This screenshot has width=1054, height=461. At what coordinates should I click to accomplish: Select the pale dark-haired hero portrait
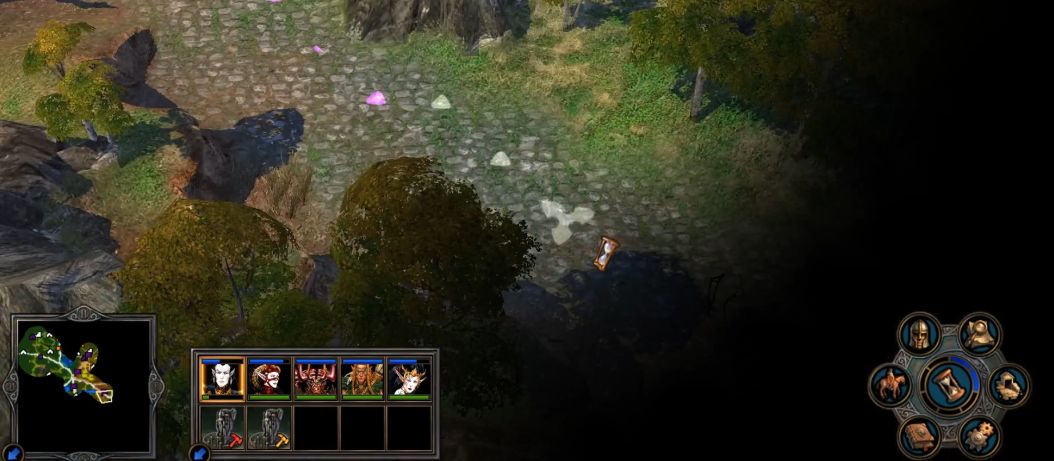click(x=222, y=379)
